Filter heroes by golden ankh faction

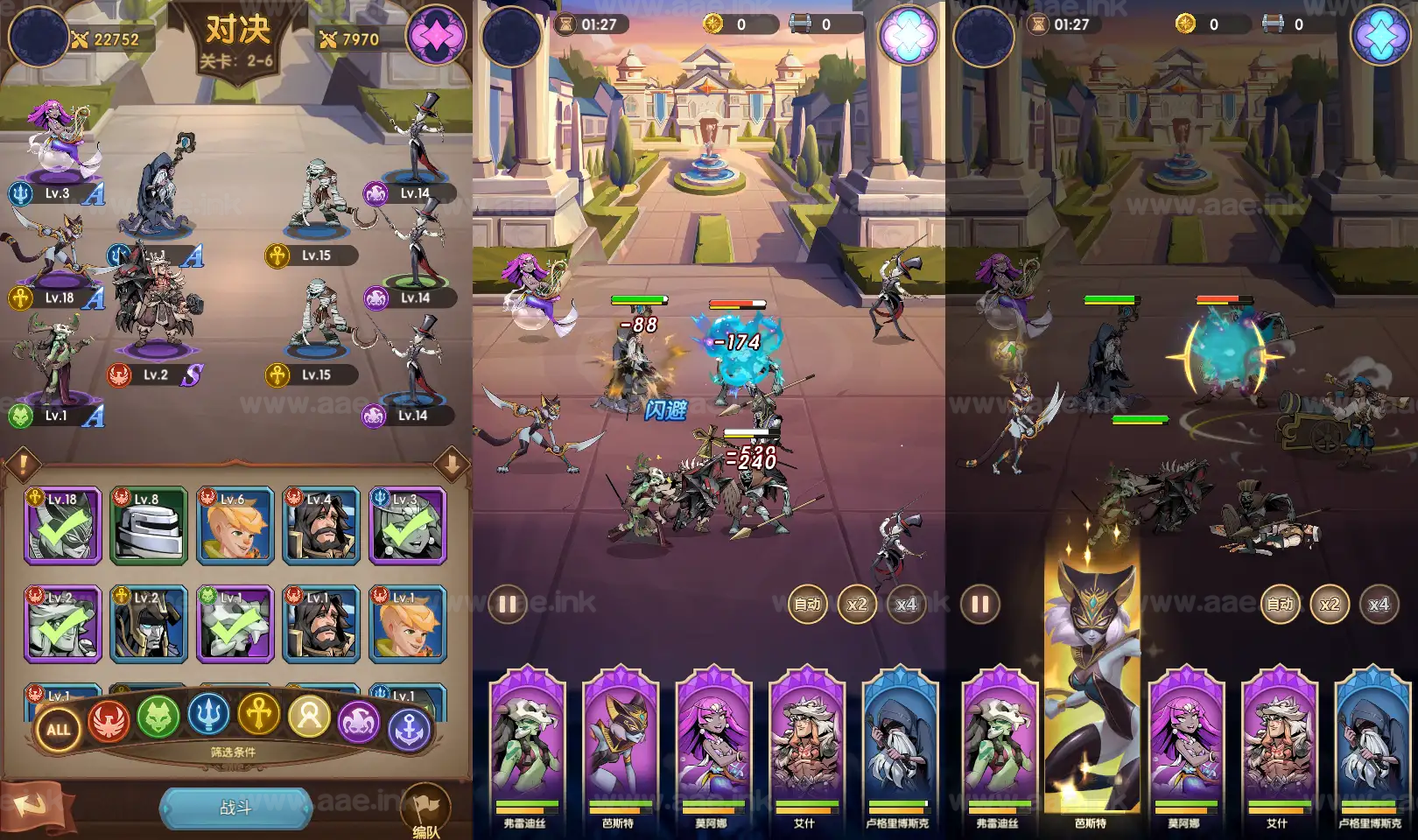point(259,714)
